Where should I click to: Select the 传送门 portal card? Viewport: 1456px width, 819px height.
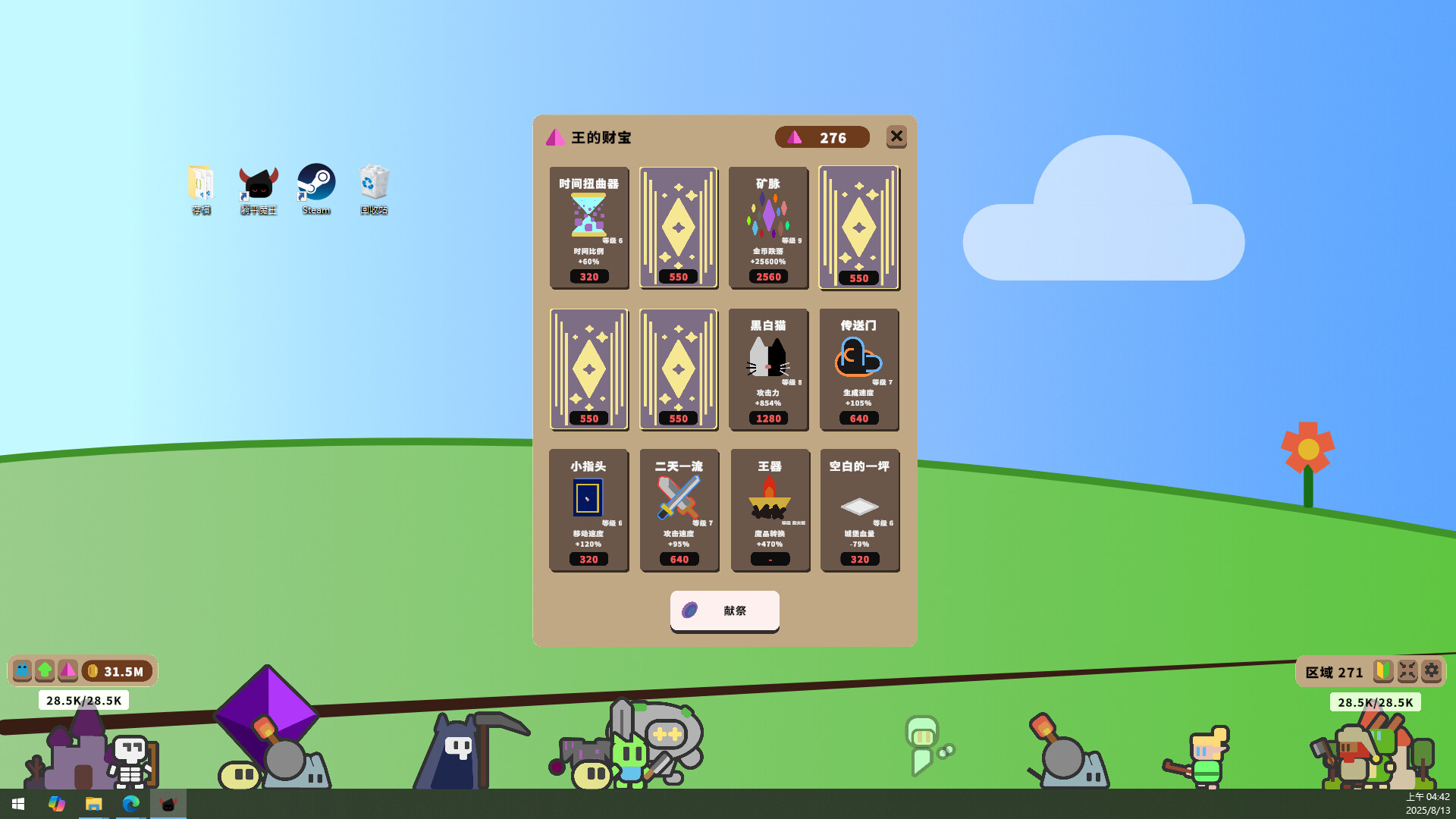tap(858, 369)
